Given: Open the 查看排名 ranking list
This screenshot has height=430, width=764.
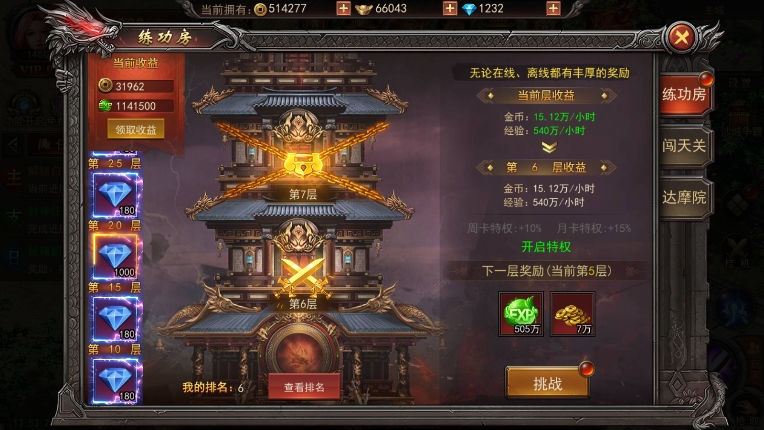Looking at the screenshot, I should (304, 387).
